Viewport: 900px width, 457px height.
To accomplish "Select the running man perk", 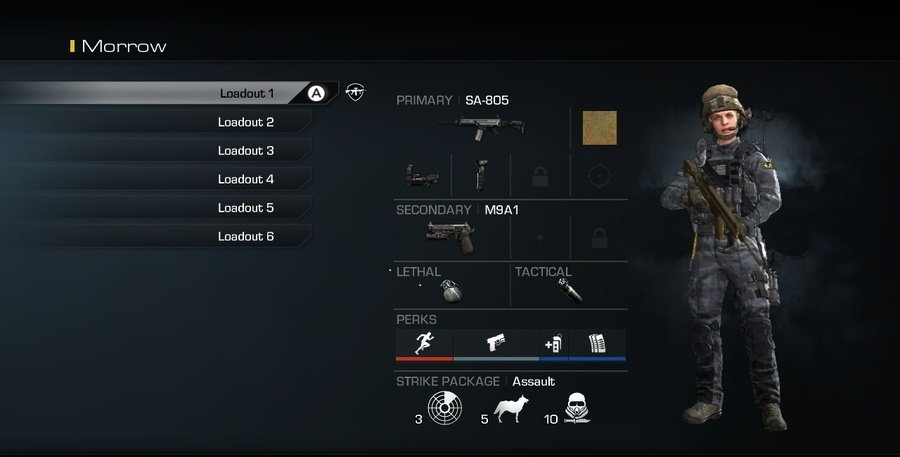I will [424, 342].
